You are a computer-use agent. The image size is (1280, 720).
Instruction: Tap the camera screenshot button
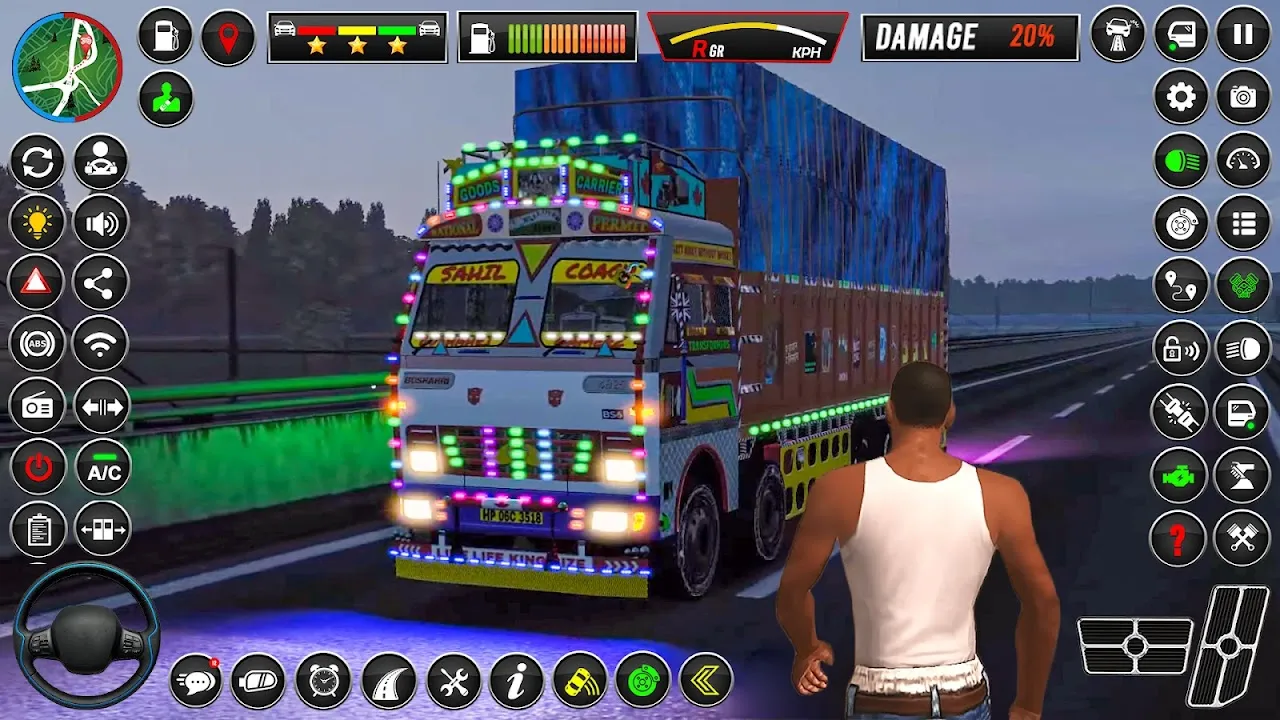(1243, 97)
